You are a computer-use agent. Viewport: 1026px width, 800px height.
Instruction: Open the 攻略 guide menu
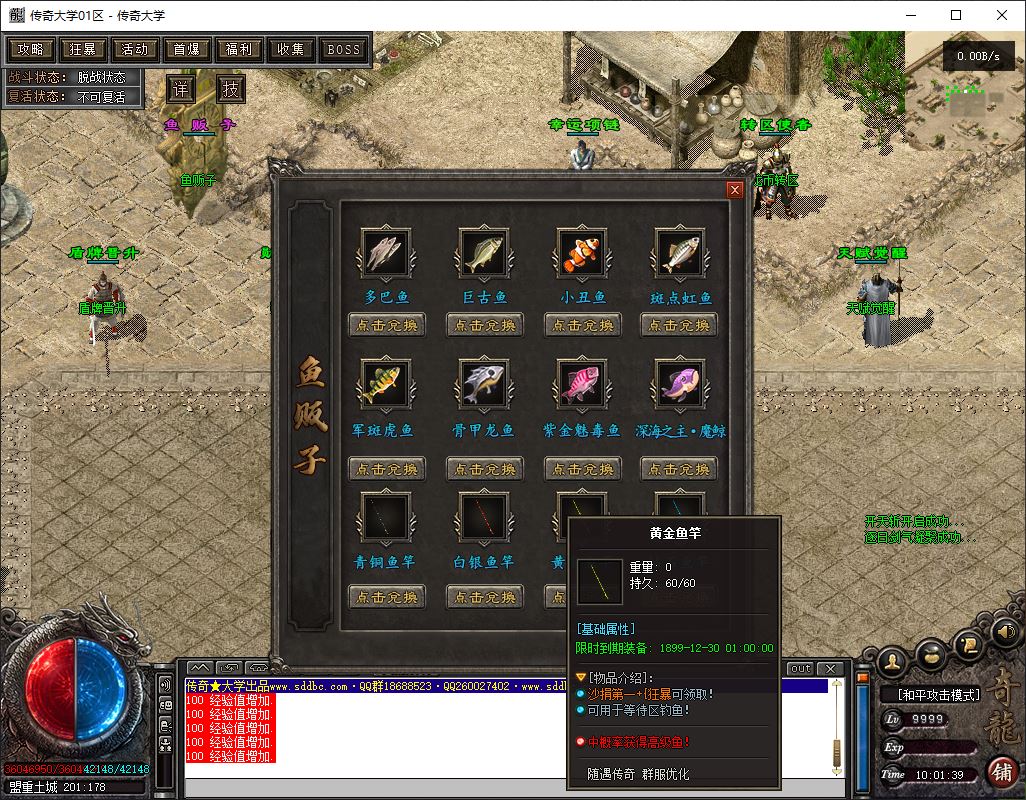point(31,49)
